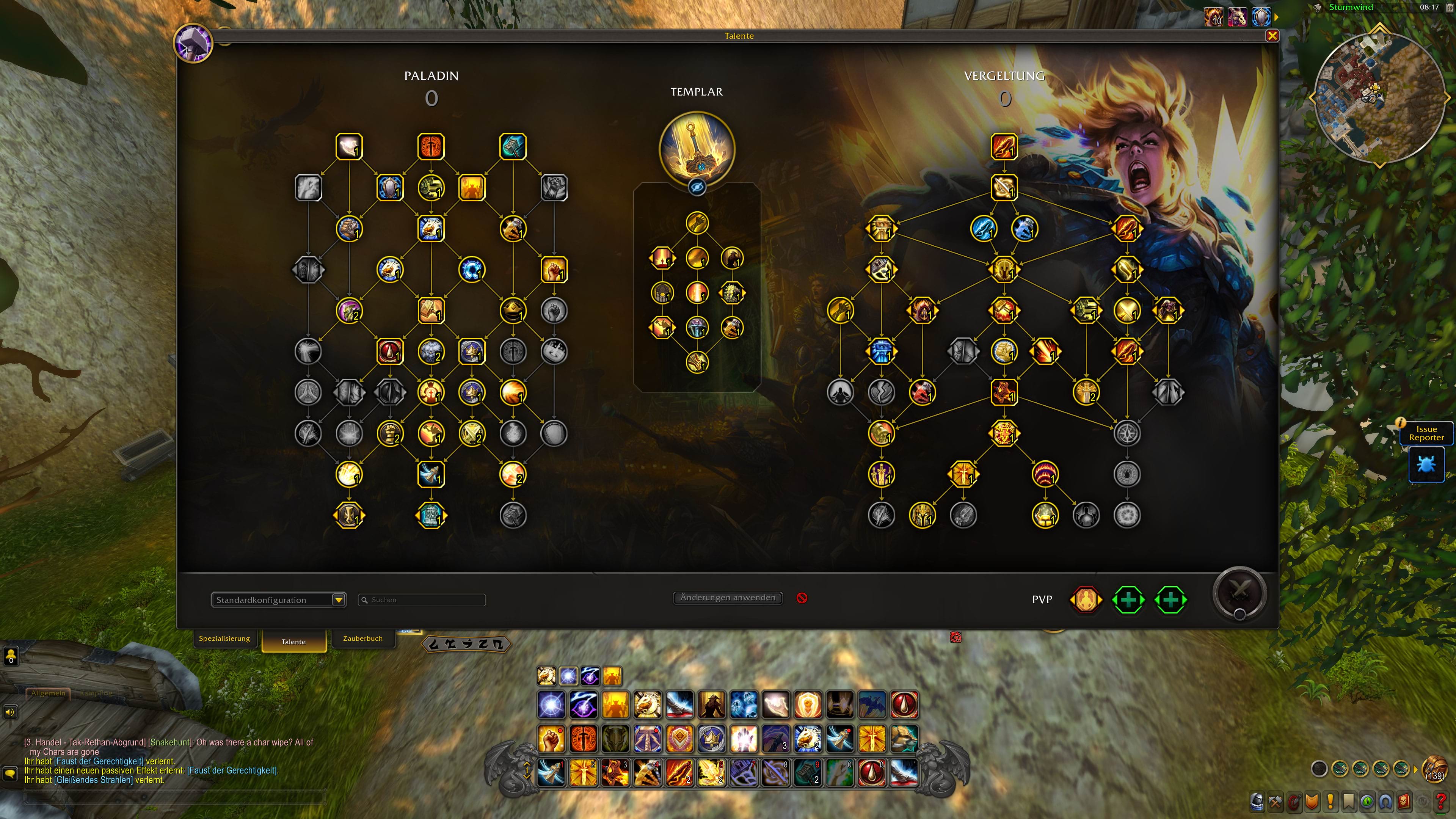Image resolution: width=1456 pixels, height=819 pixels.
Task: Click the hammer portrait icon at window corner
Action: (193, 44)
